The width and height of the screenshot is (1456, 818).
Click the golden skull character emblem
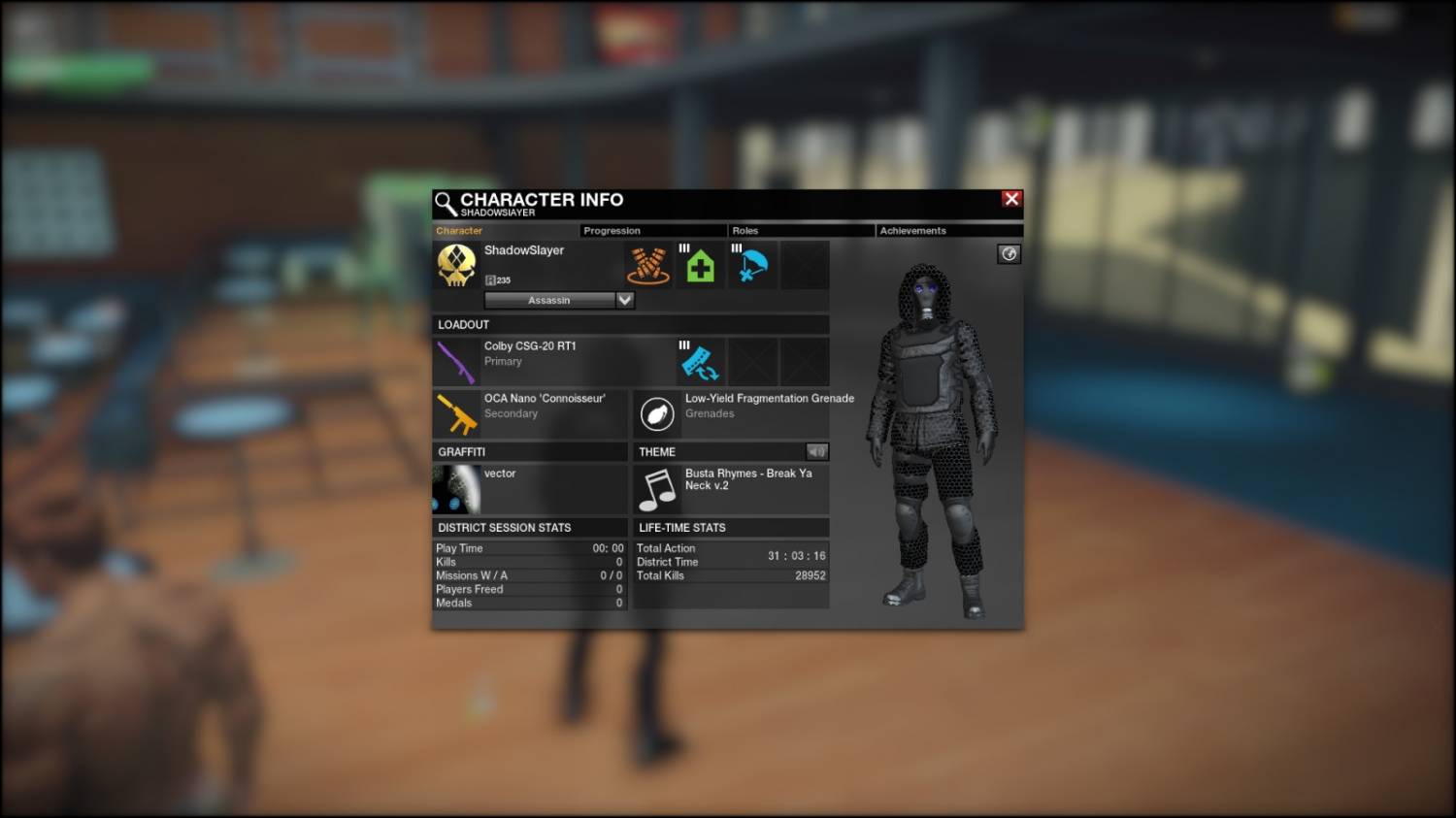point(456,265)
